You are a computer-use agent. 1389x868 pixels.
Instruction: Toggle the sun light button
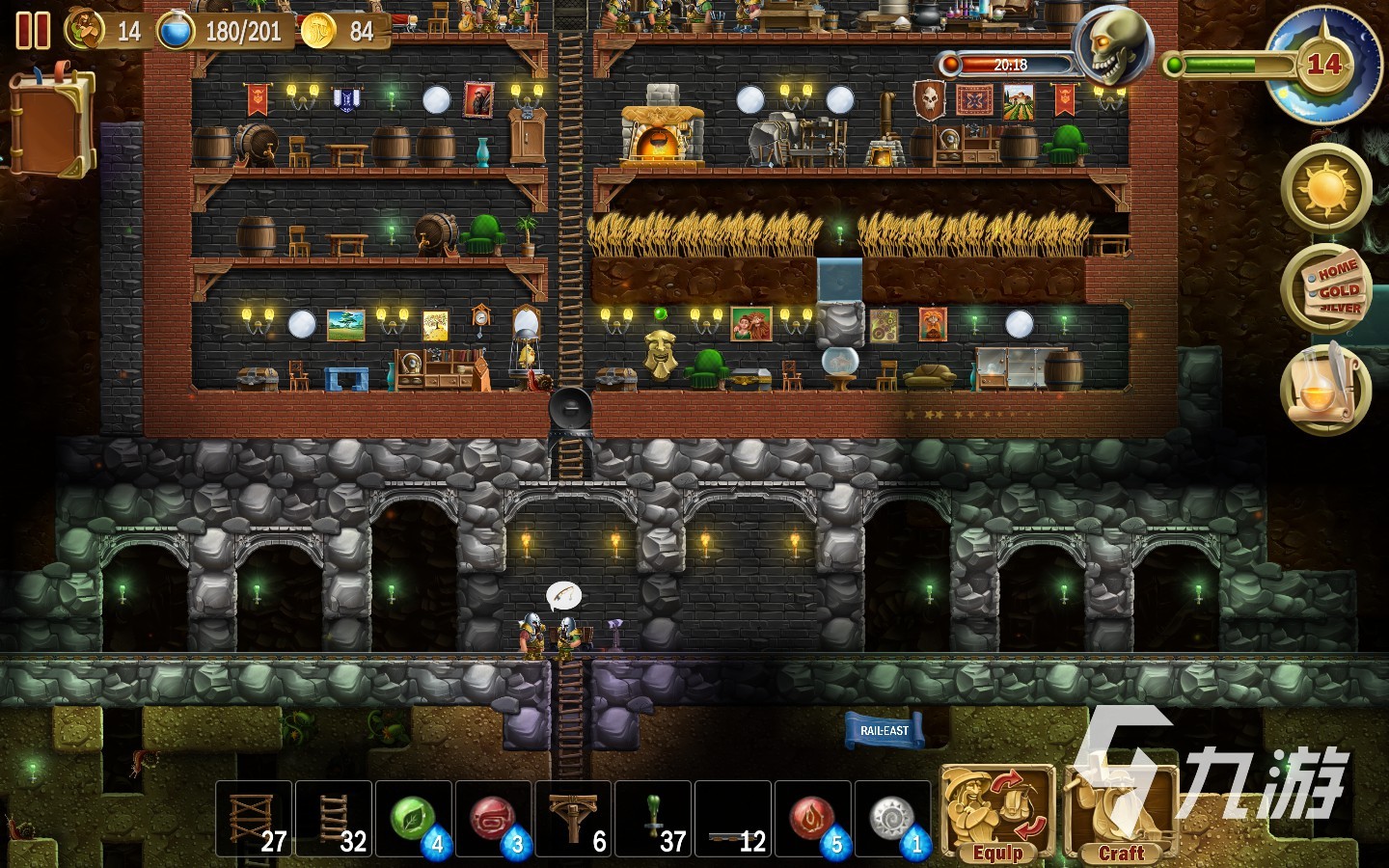coord(1326,189)
